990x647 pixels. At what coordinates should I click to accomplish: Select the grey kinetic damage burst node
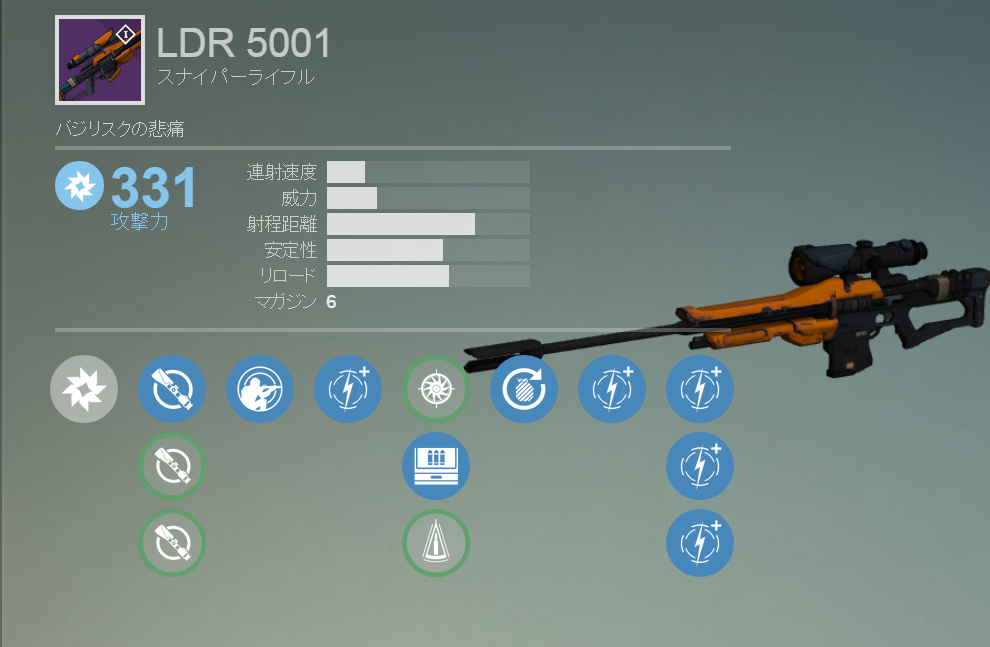click(84, 389)
